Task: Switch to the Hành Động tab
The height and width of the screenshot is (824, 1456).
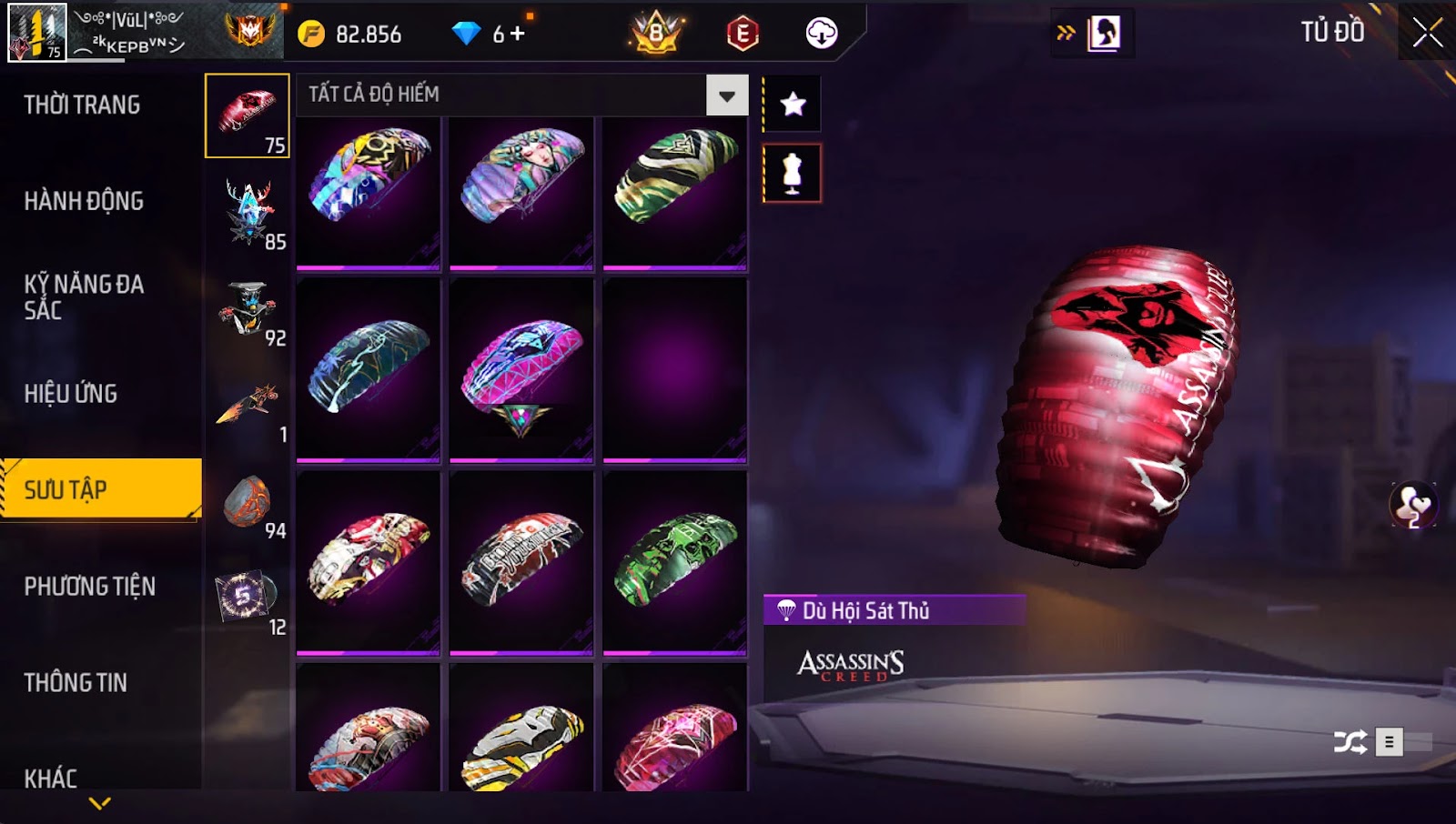Action: click(84, 201)
